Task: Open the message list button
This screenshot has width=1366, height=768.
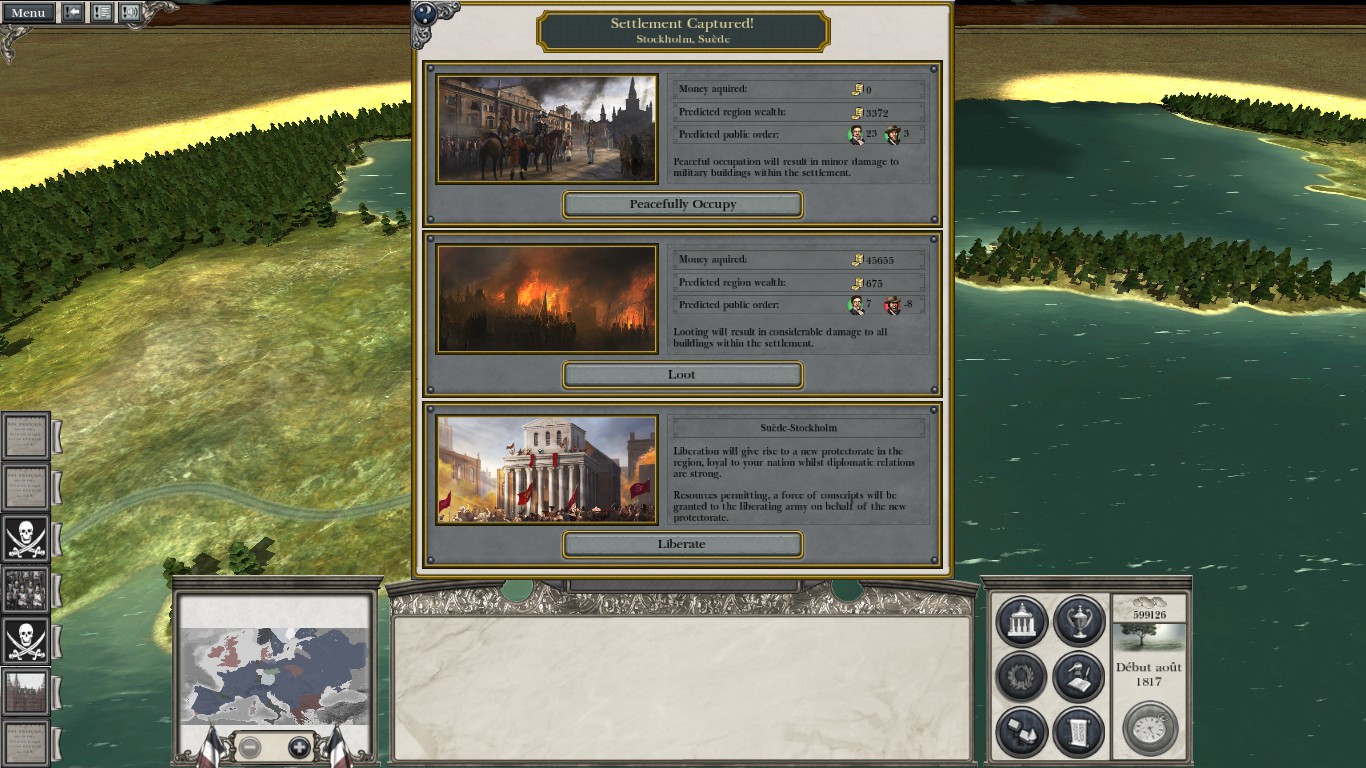Action: point(102,13)
